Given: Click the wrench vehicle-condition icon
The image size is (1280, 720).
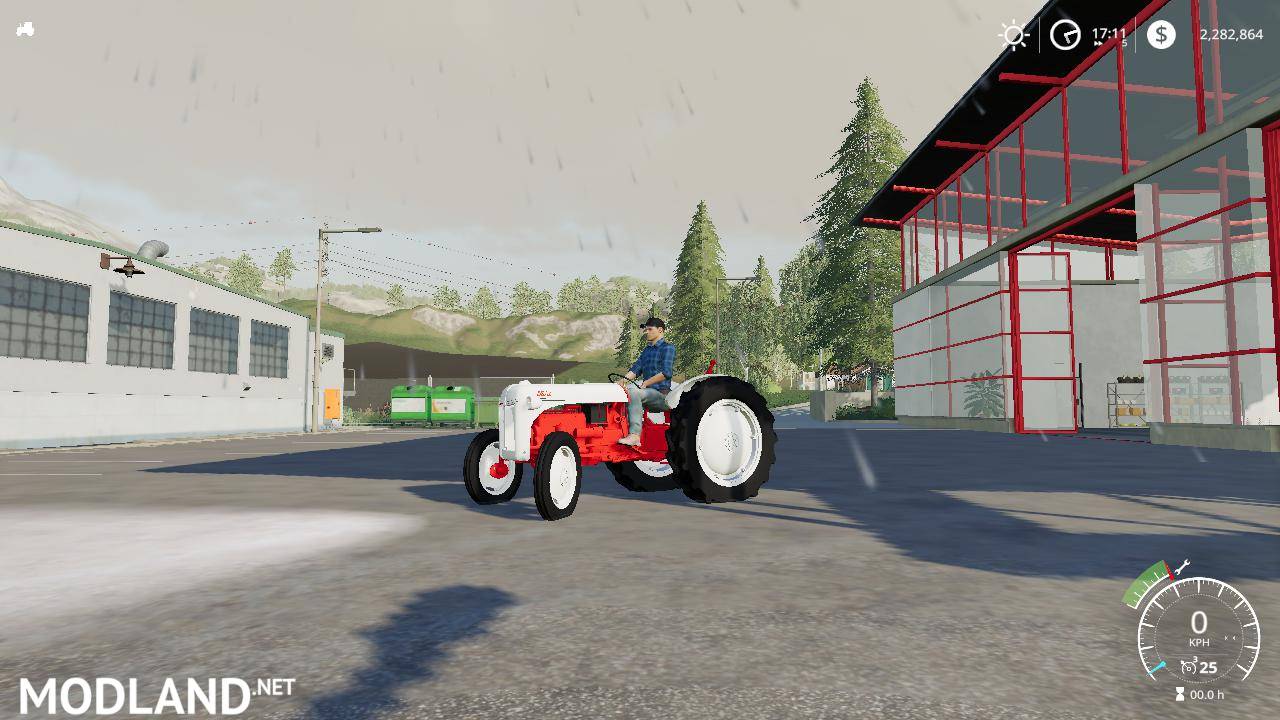Looking at the screenshot, I should [x=1182, y=568].
